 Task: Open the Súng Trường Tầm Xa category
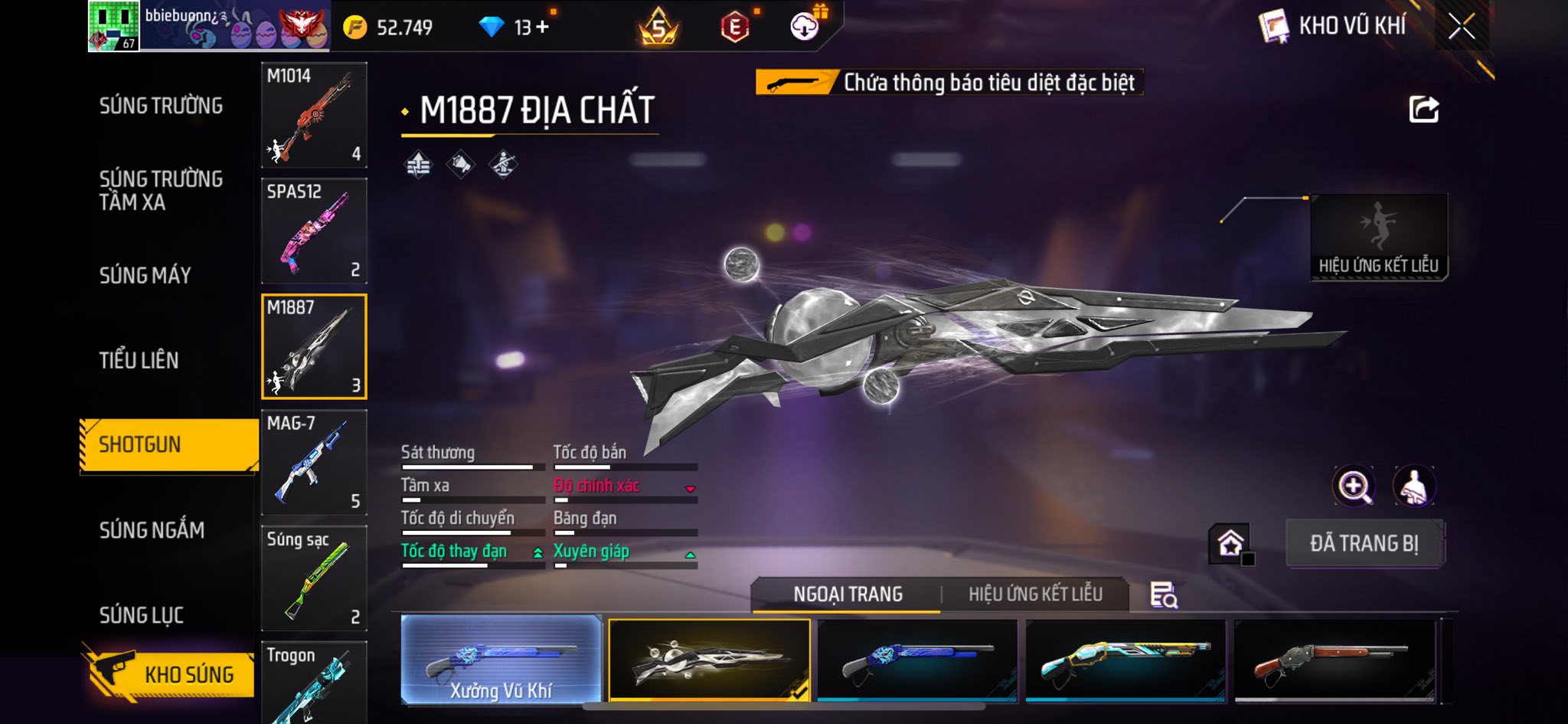(x=161, y=190)
